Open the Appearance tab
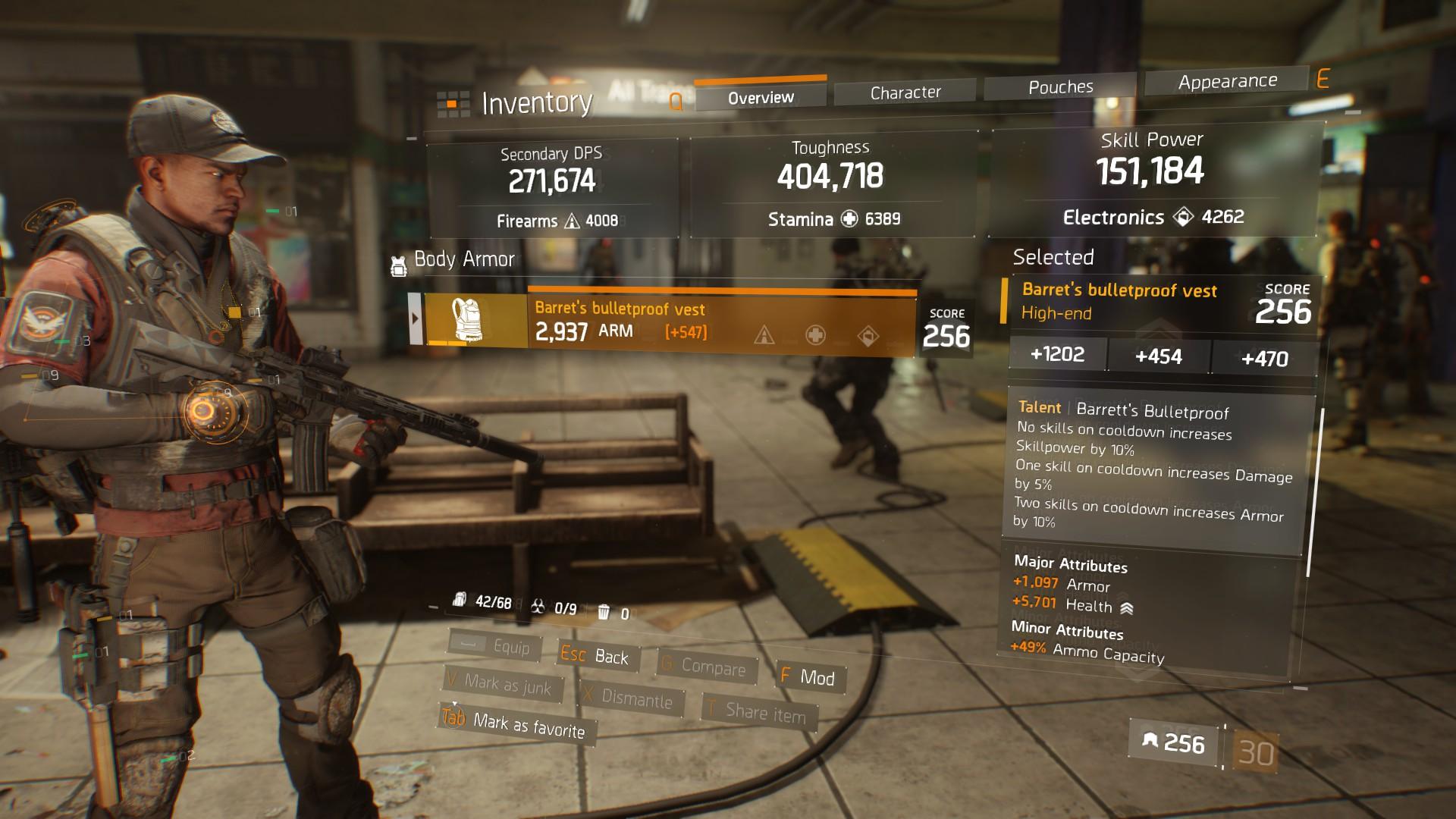Viewport: 1456px width, 819px height. click(x=1227, y=81)
